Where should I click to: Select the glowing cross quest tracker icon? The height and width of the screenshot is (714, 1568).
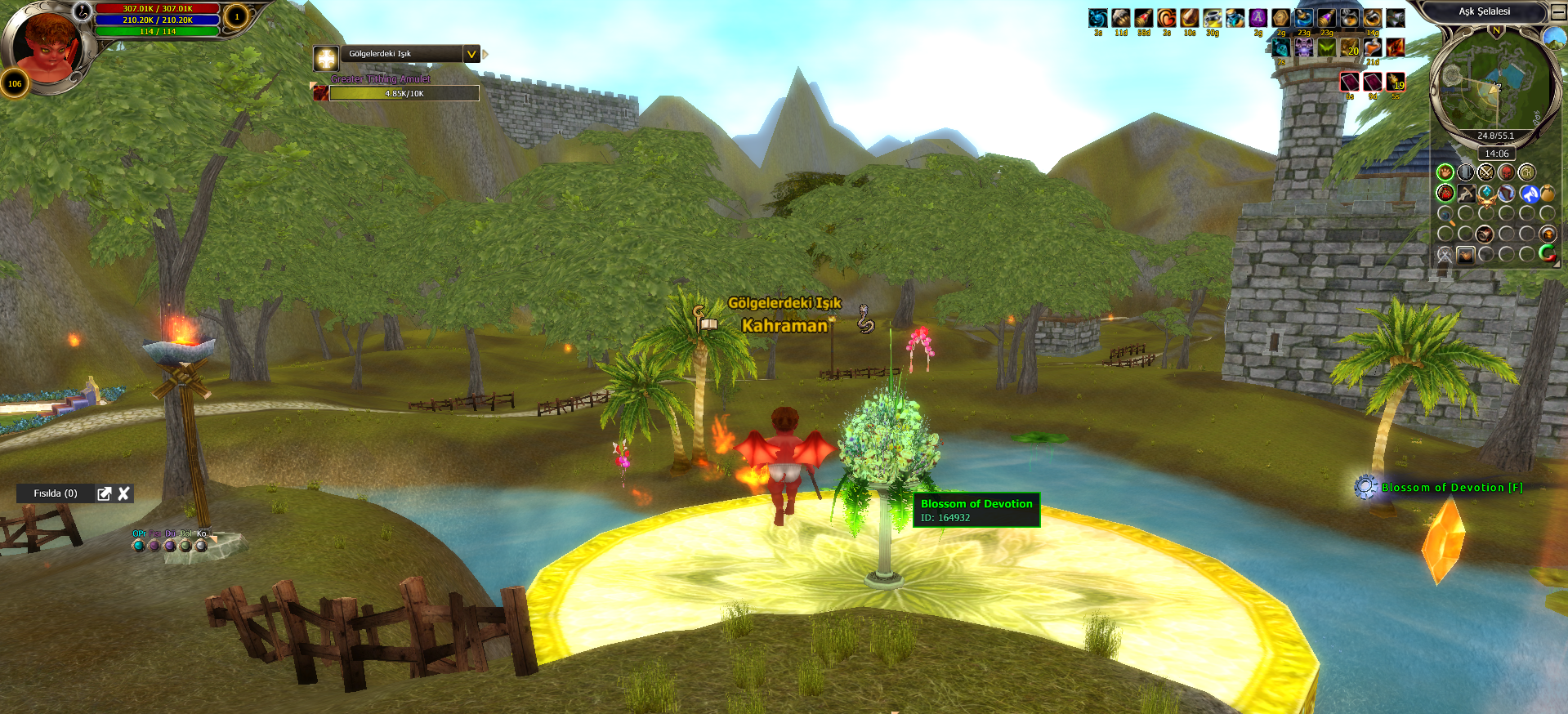click(326, 58)
